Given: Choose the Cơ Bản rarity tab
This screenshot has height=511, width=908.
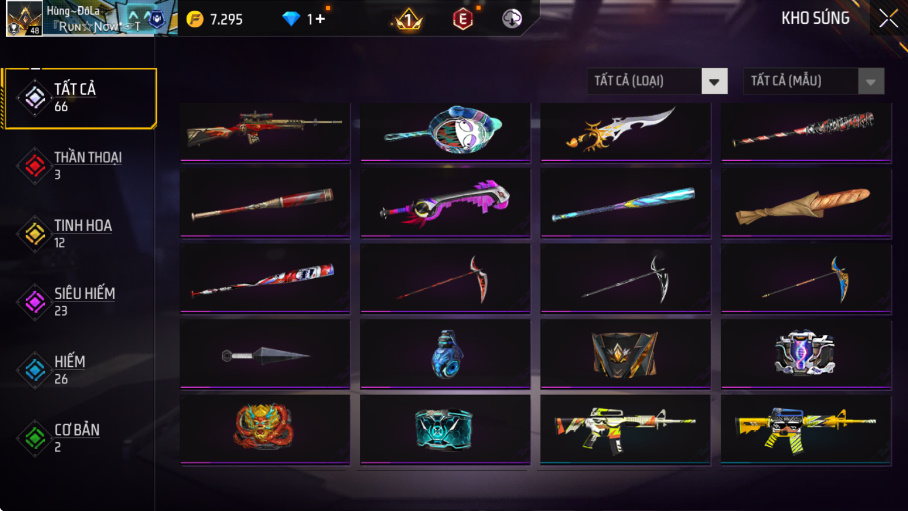Looking at the screenshot, I should click(x=80, y=438).
